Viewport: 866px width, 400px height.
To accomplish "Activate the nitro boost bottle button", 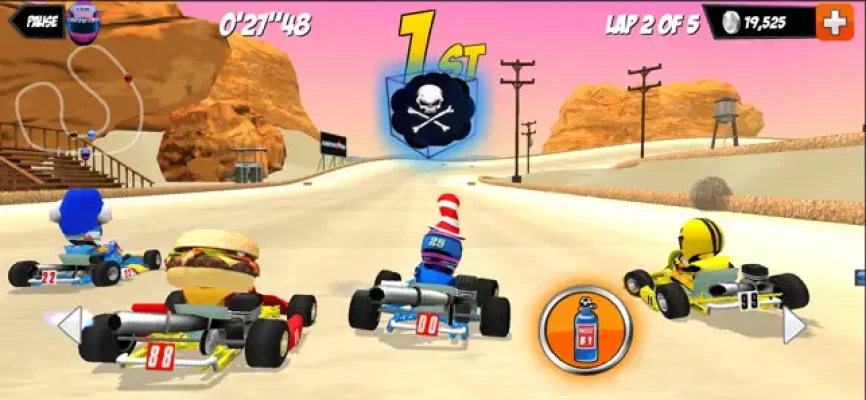I will click(x=585, y=329).
